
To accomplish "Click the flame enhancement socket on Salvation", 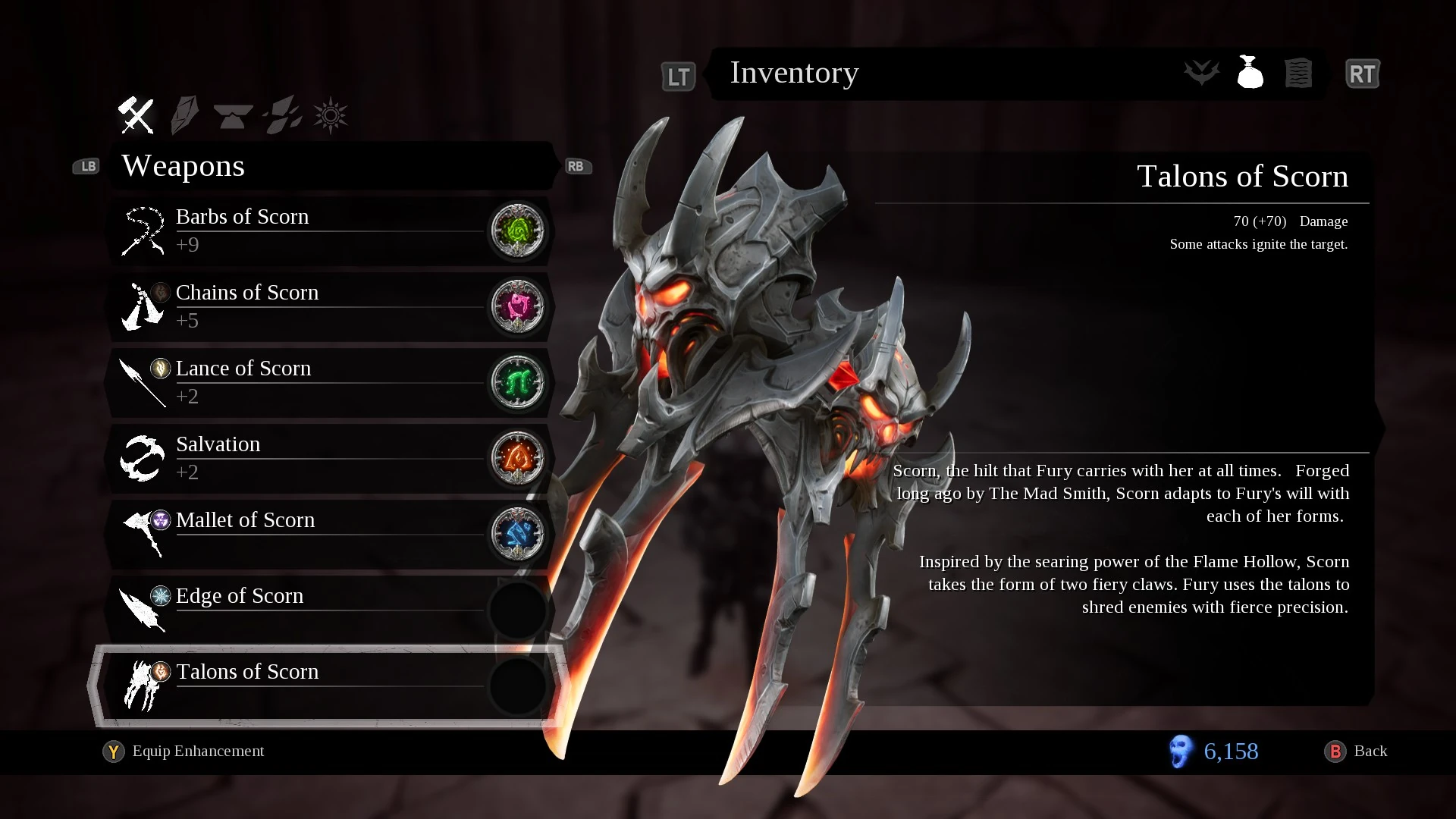I will click(519, 458).
